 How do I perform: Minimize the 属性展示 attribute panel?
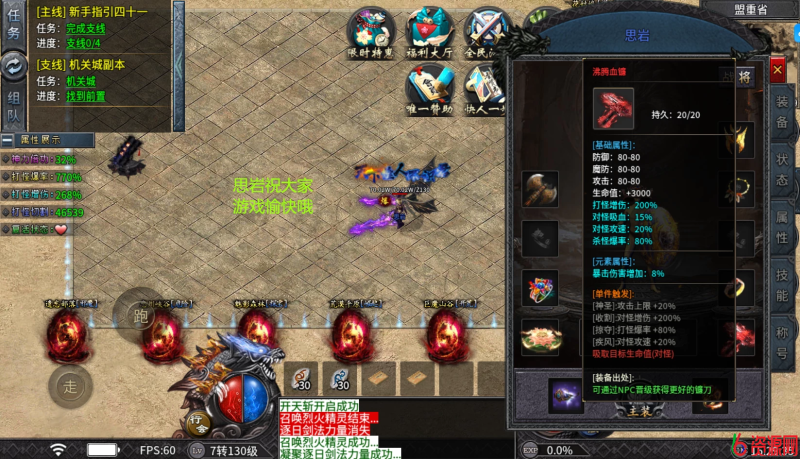tap(6, 140)
